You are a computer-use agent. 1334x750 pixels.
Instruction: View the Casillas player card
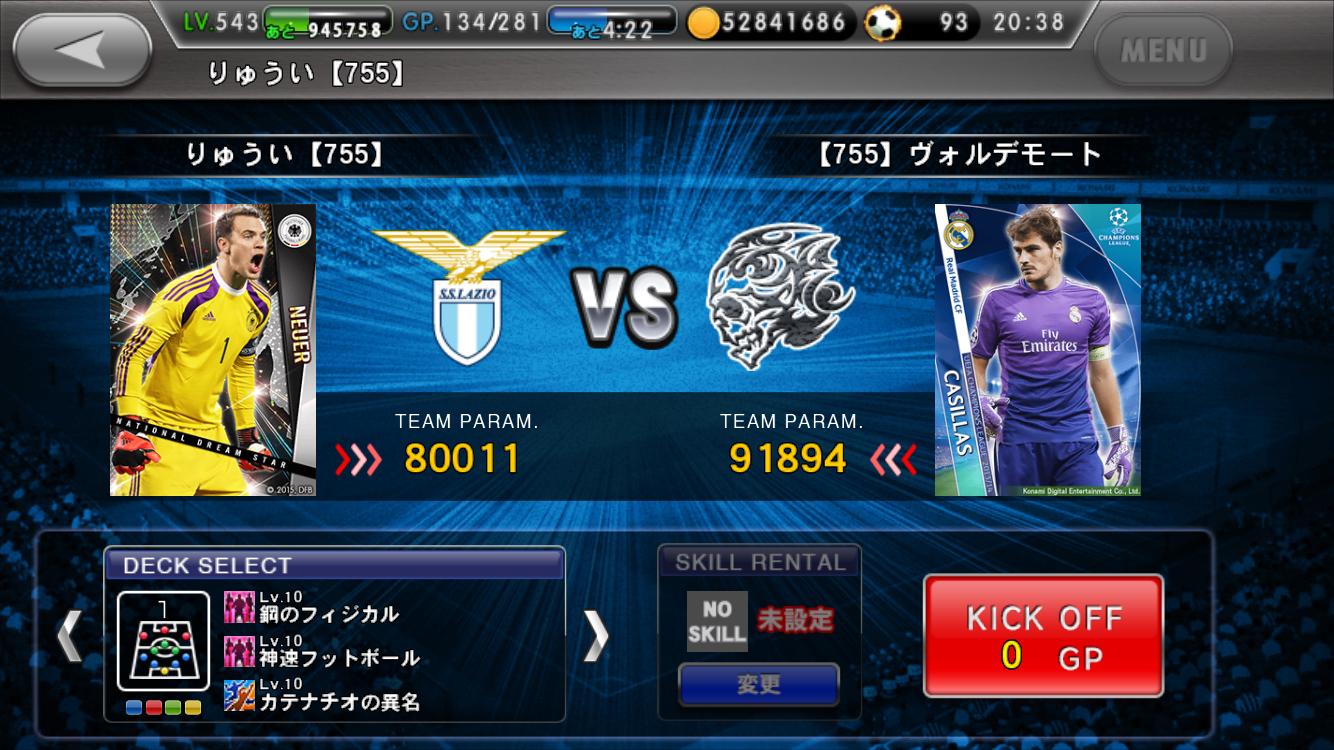[x=1037, y=350]
